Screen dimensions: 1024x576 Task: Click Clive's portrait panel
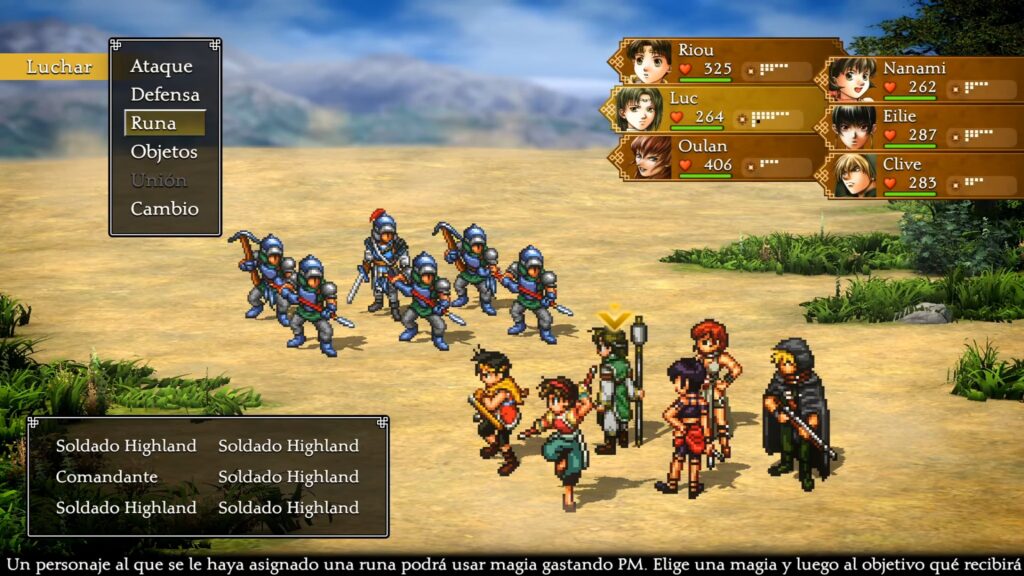(923, 175)
